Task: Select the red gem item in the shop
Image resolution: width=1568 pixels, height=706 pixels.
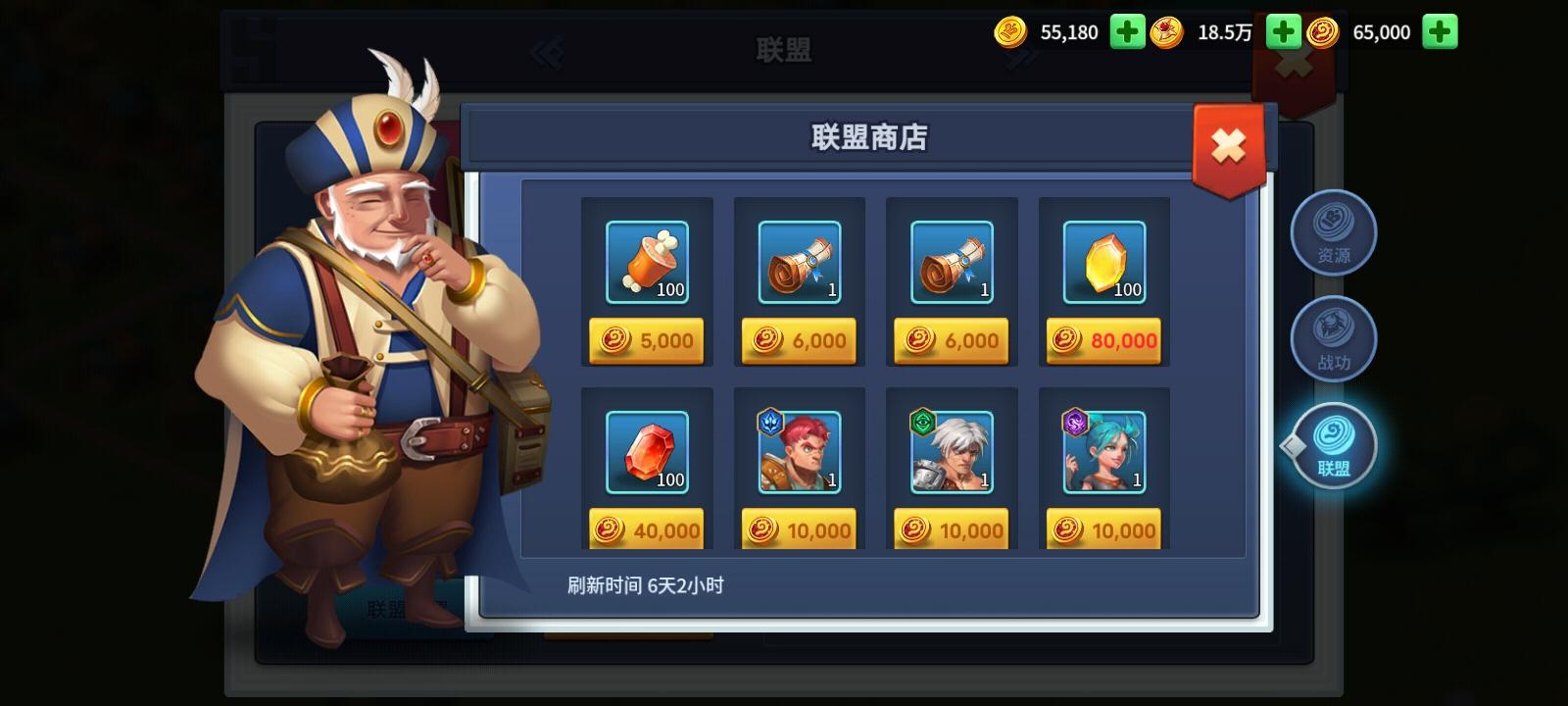Action: (x=646, y=451)
